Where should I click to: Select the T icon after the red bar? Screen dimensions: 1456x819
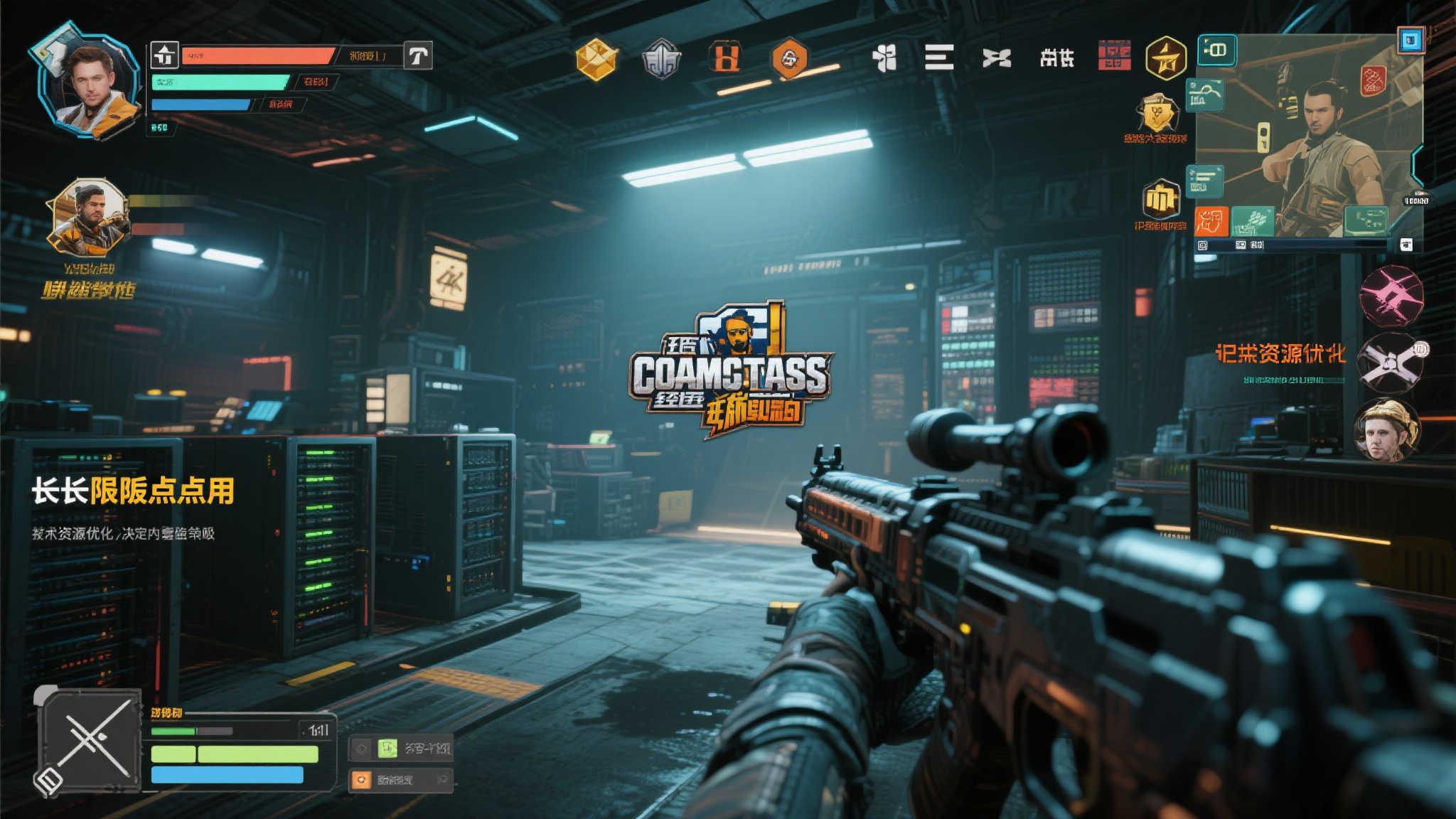(418, 55)
